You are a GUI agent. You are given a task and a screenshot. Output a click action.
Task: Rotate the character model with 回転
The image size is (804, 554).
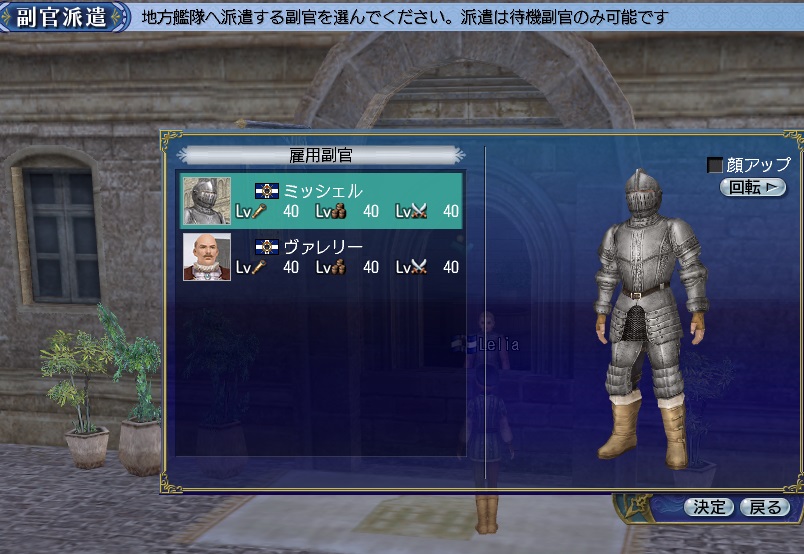pos(752,187)
